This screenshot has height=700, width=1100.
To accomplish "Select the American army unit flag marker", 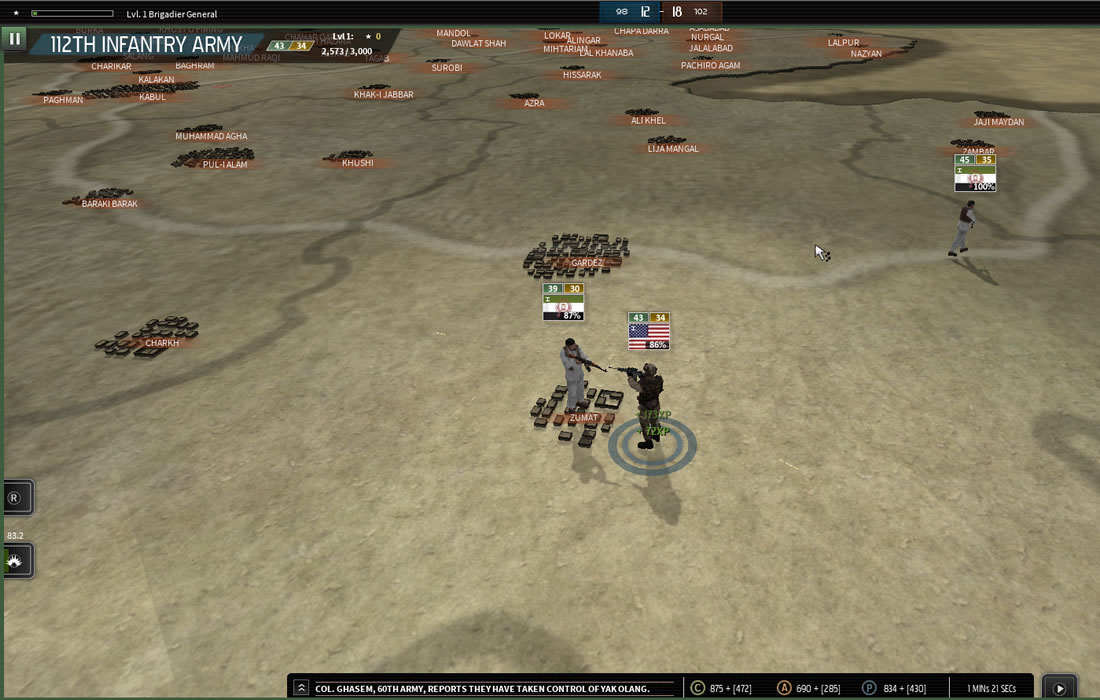I will point(649,332).
